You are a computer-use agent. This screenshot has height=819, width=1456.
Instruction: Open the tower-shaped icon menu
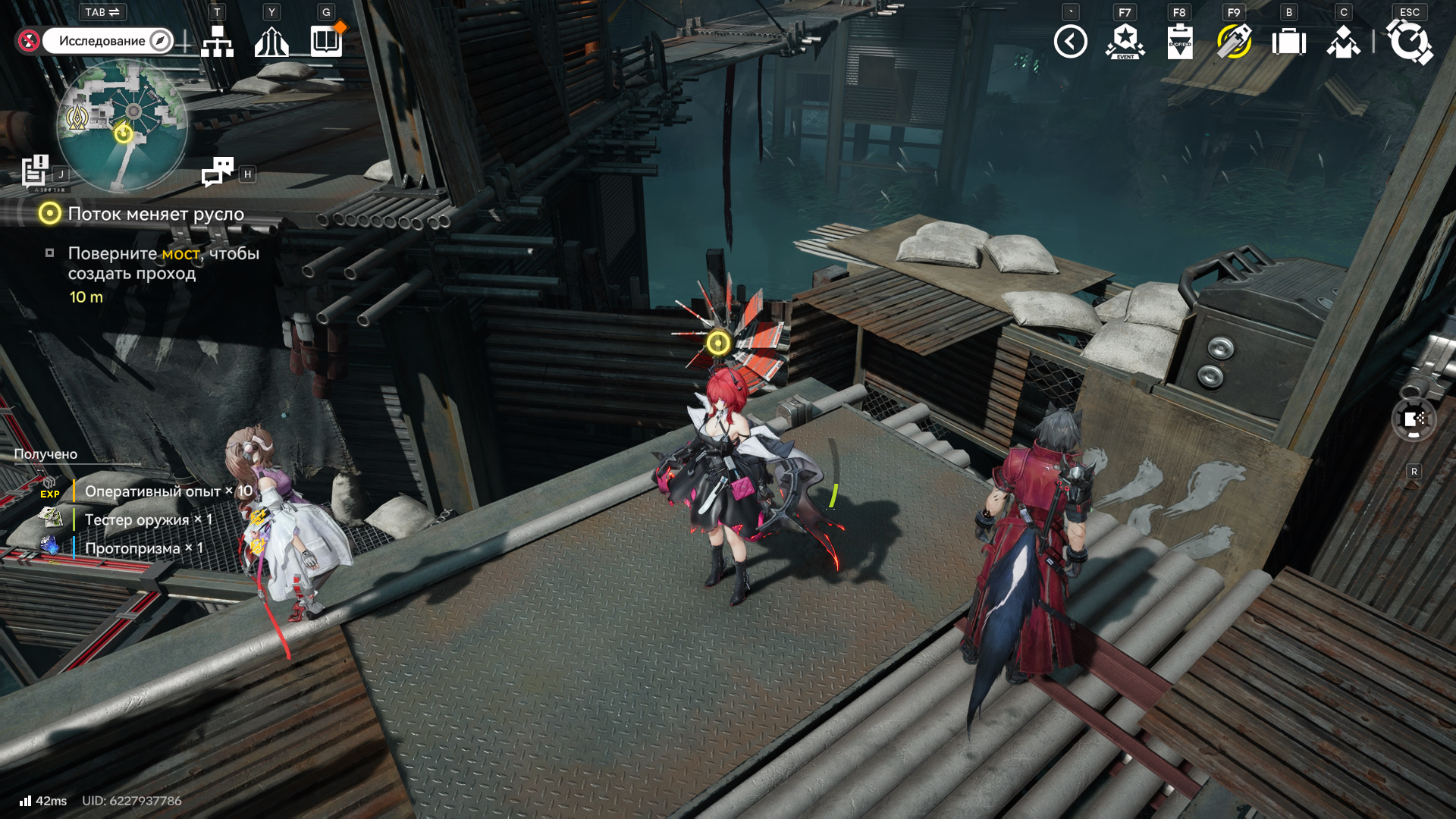pos(271,42)
